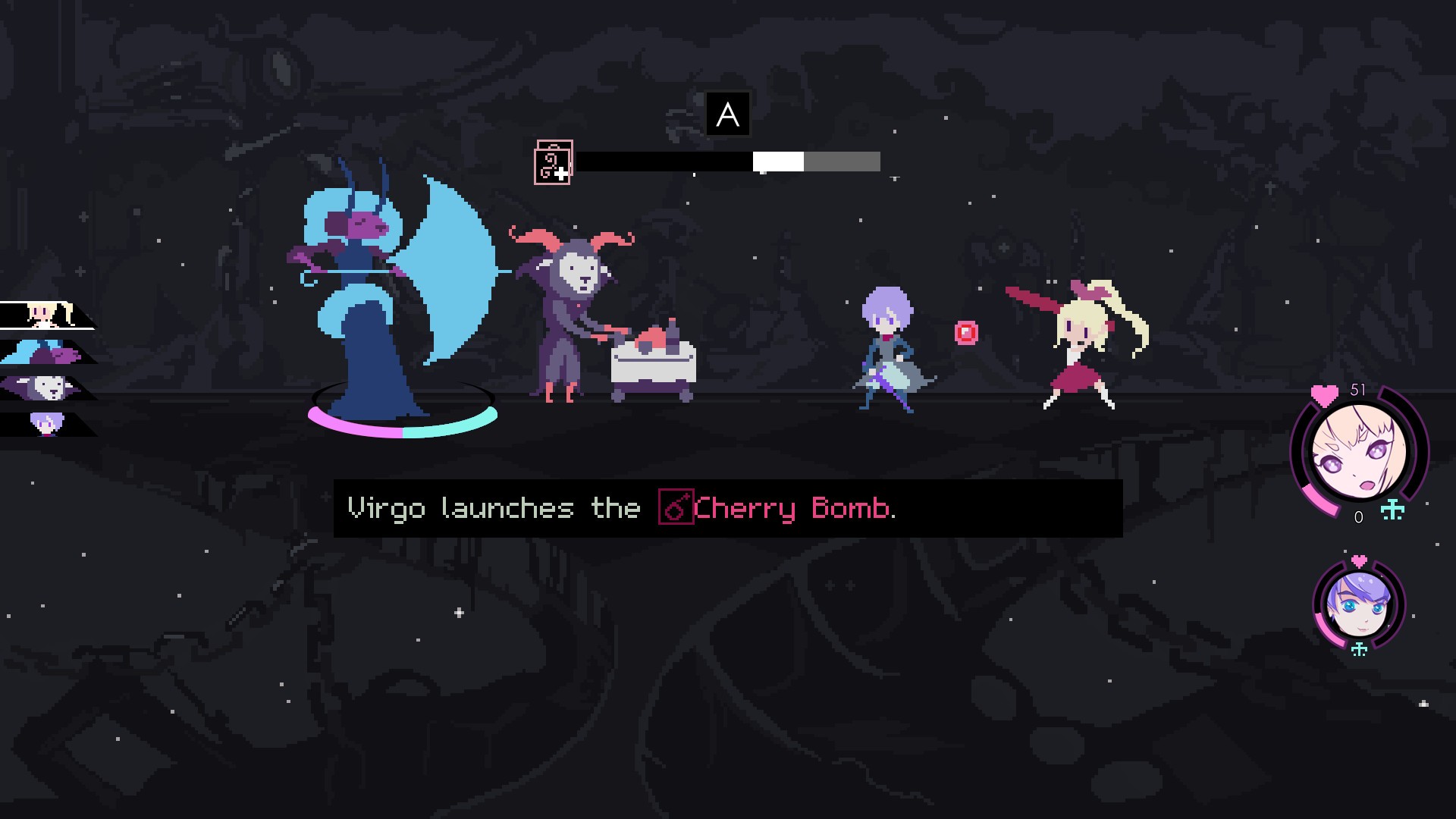Select the goat enemy portrait in the turn order
Screen dimensions: 1456x819
click(42, 389)
